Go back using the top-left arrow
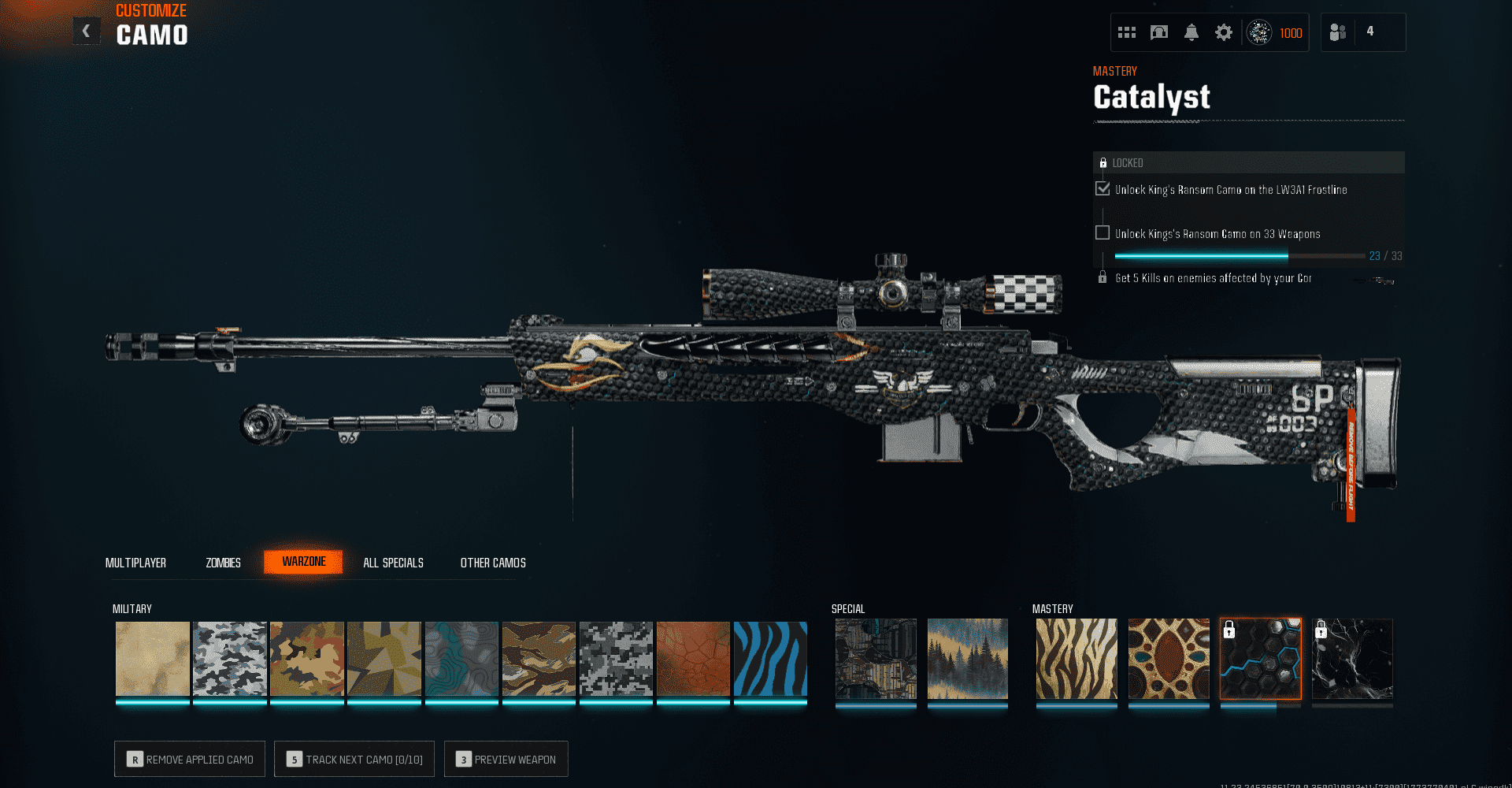This screenshot has height=788, width=1512. point(87,32)
